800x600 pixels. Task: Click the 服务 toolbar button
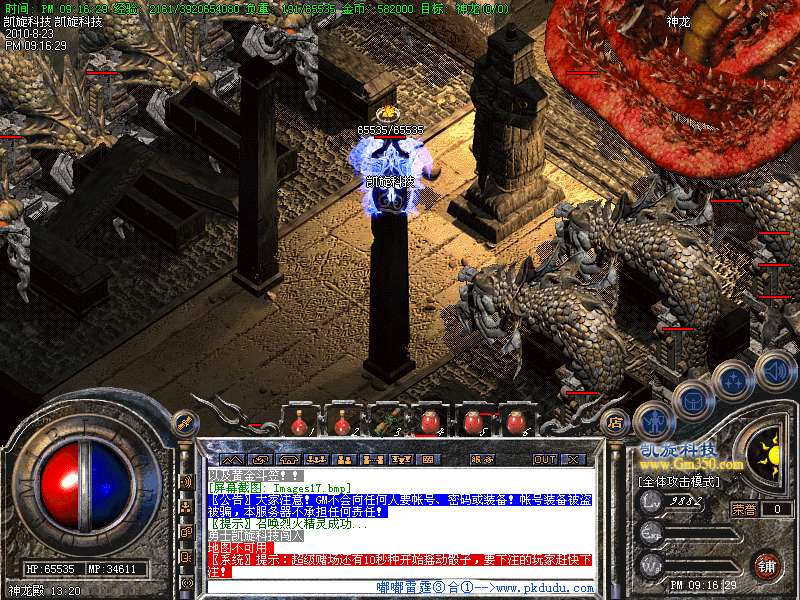482,460
